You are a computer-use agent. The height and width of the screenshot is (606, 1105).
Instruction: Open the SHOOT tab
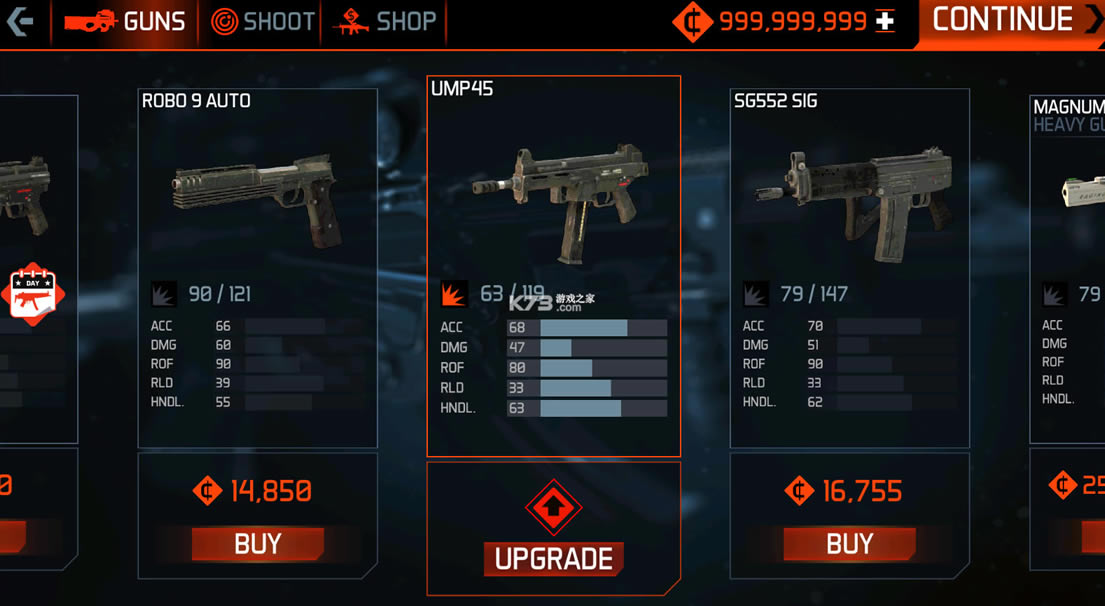(x=264, y=21)
